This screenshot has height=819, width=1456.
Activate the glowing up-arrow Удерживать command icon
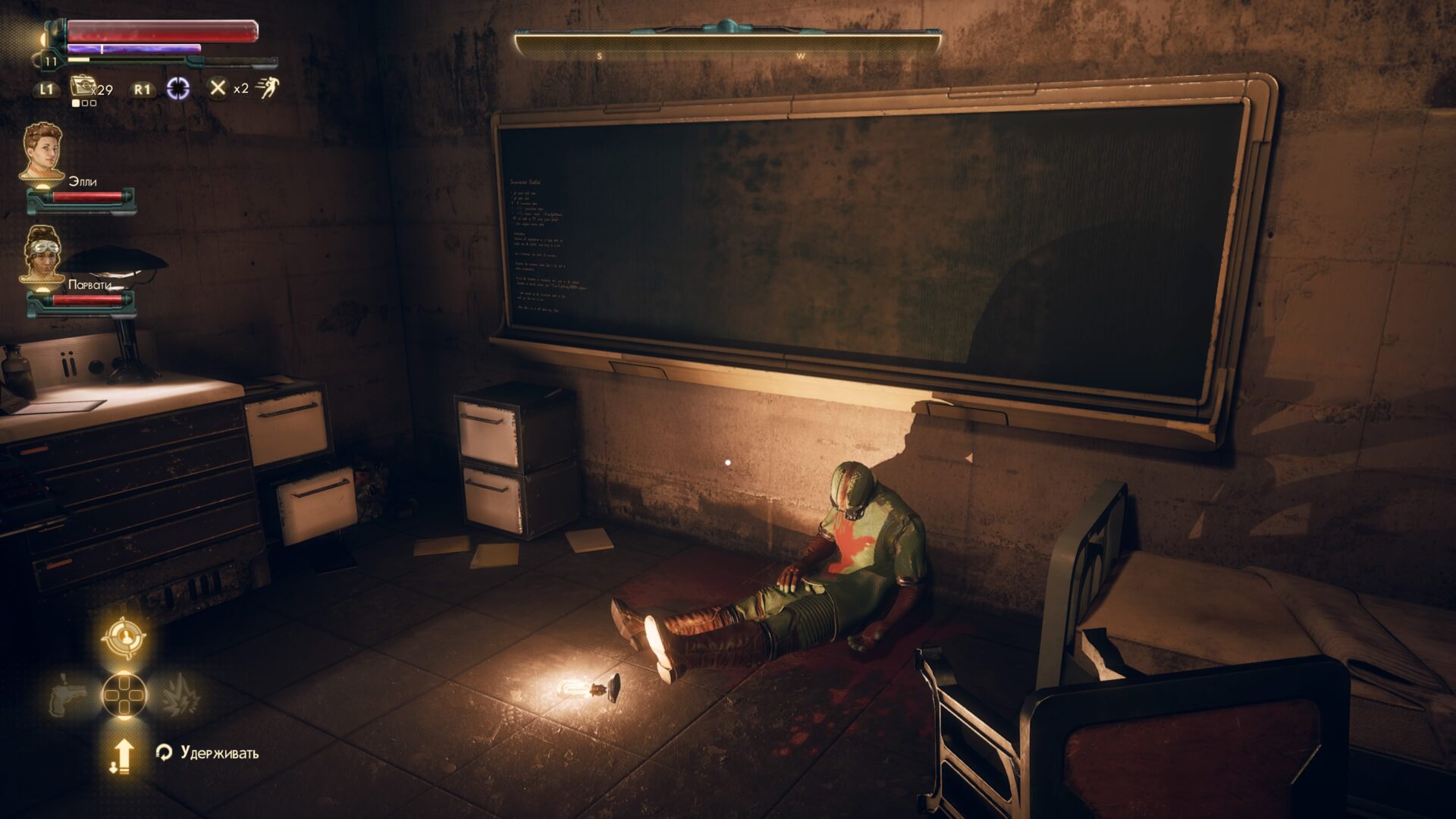[x=123, y=755]
